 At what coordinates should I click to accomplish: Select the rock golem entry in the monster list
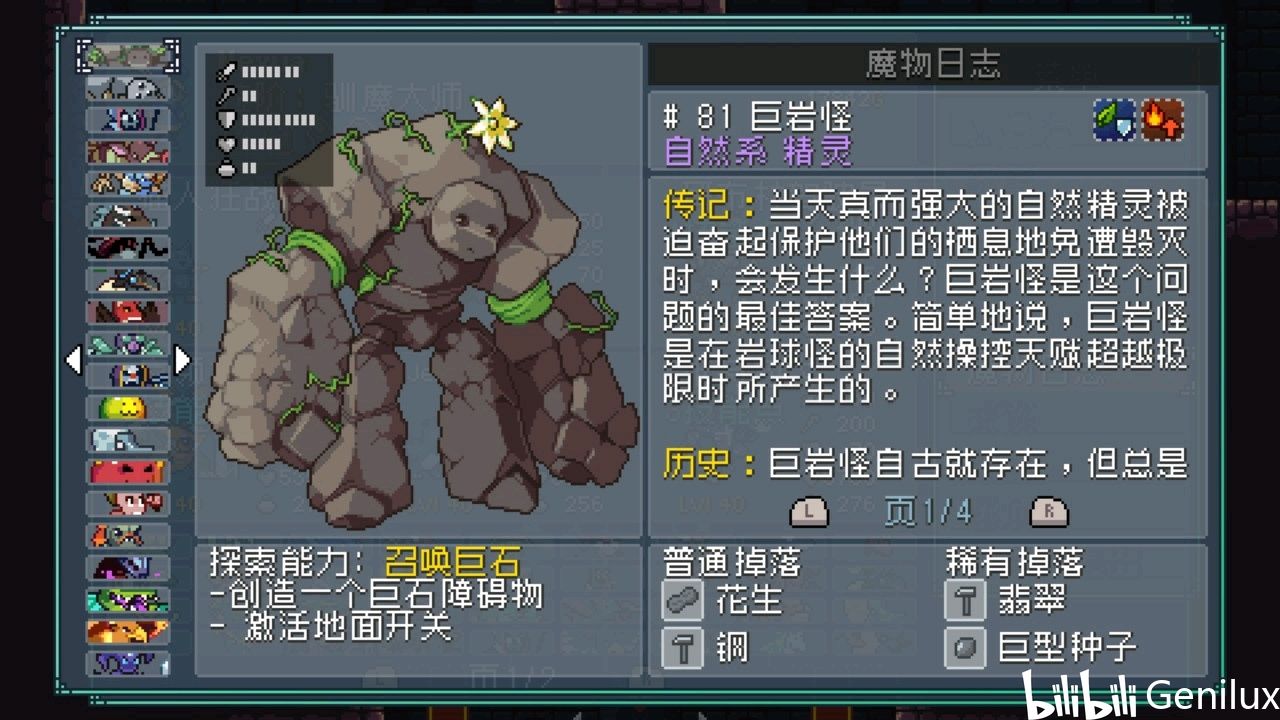pyautogui.click(x=128, y=55)
